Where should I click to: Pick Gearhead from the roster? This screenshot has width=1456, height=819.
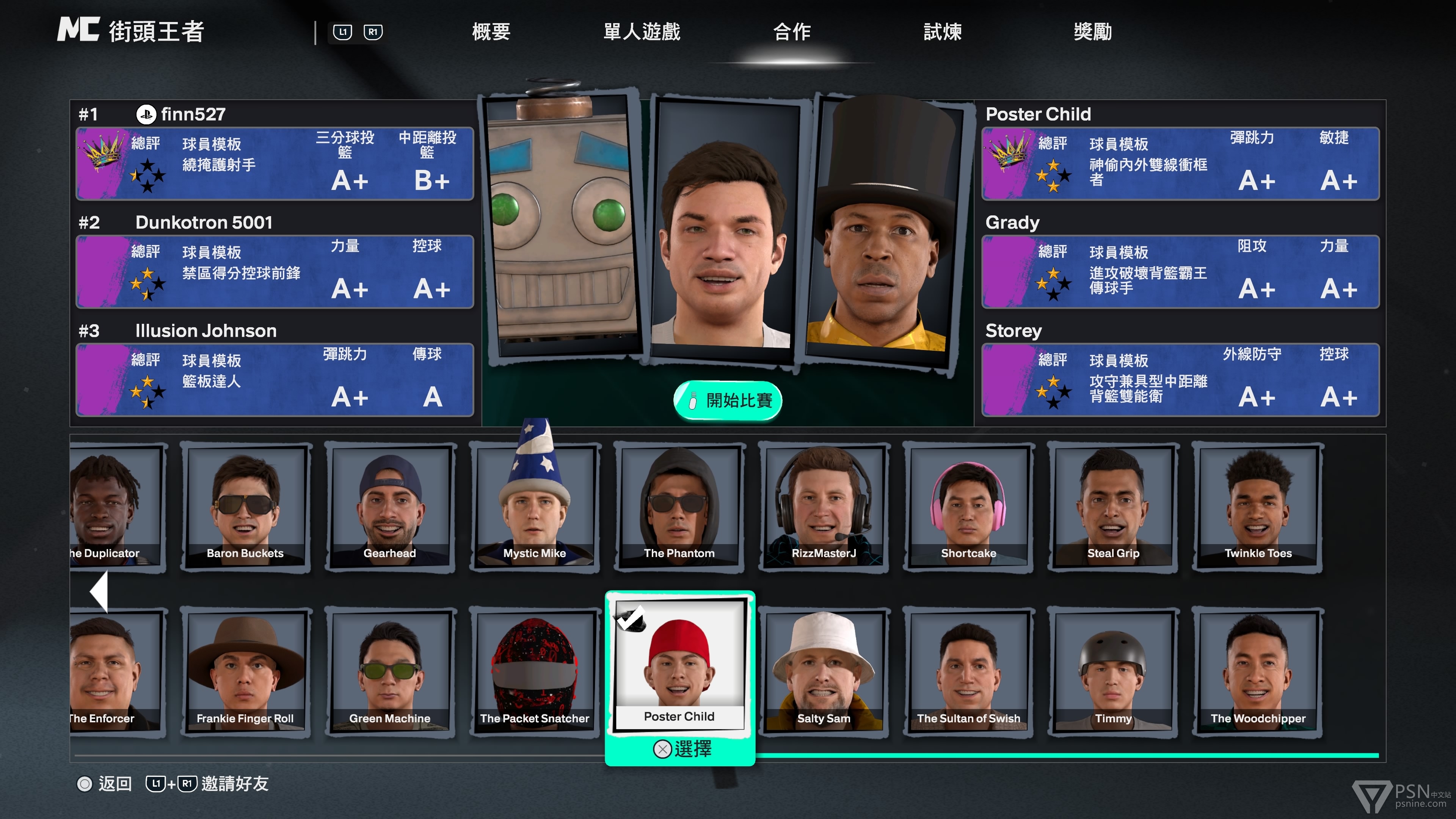(390, 507)
